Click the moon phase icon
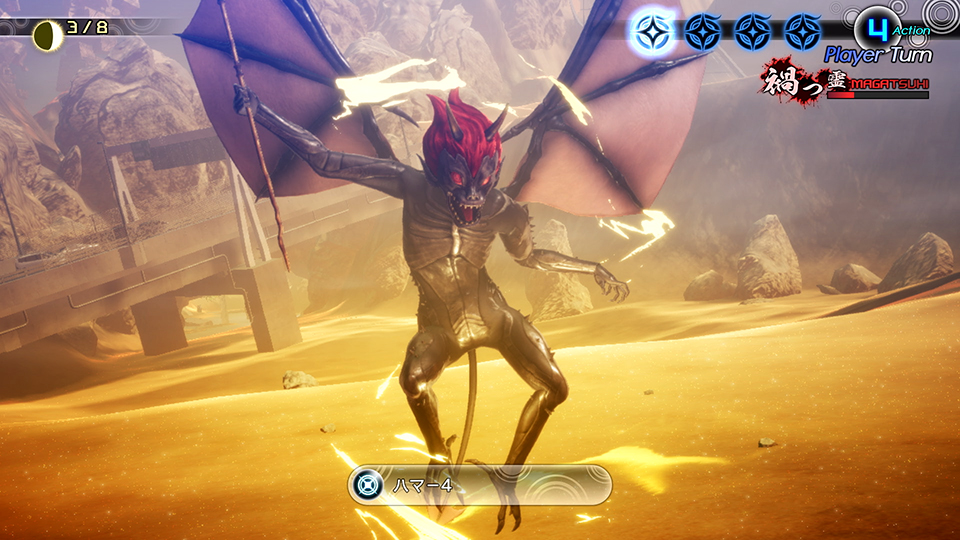Screen dimensions: 960x540 (x=44, y=36)
